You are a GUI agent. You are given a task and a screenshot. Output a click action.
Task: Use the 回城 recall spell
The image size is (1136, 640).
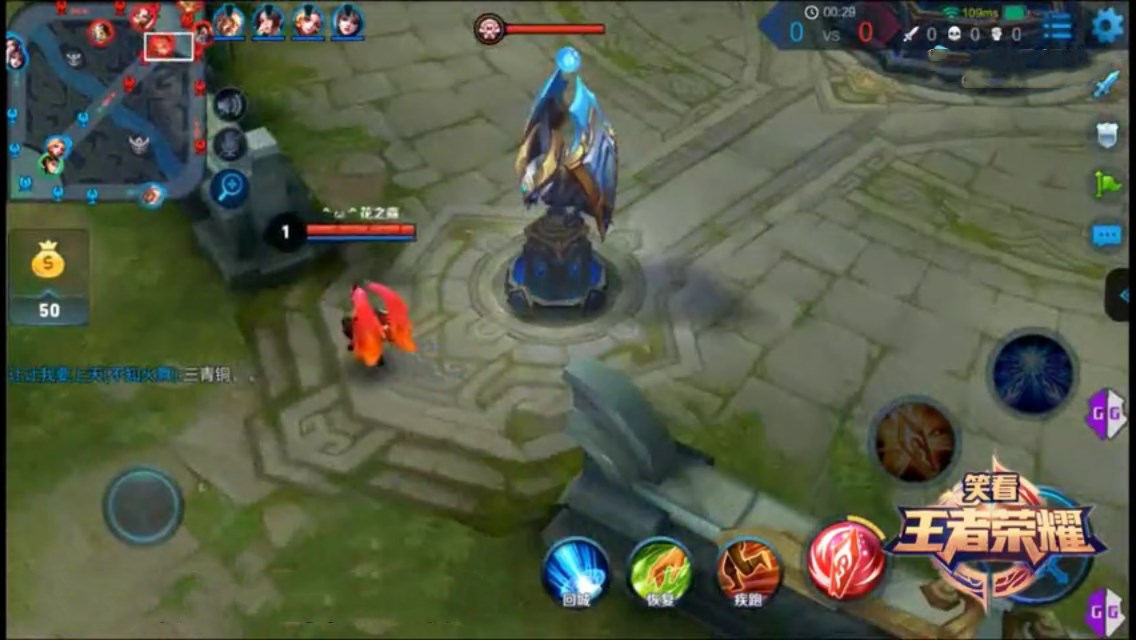click(x=576, y=571)
